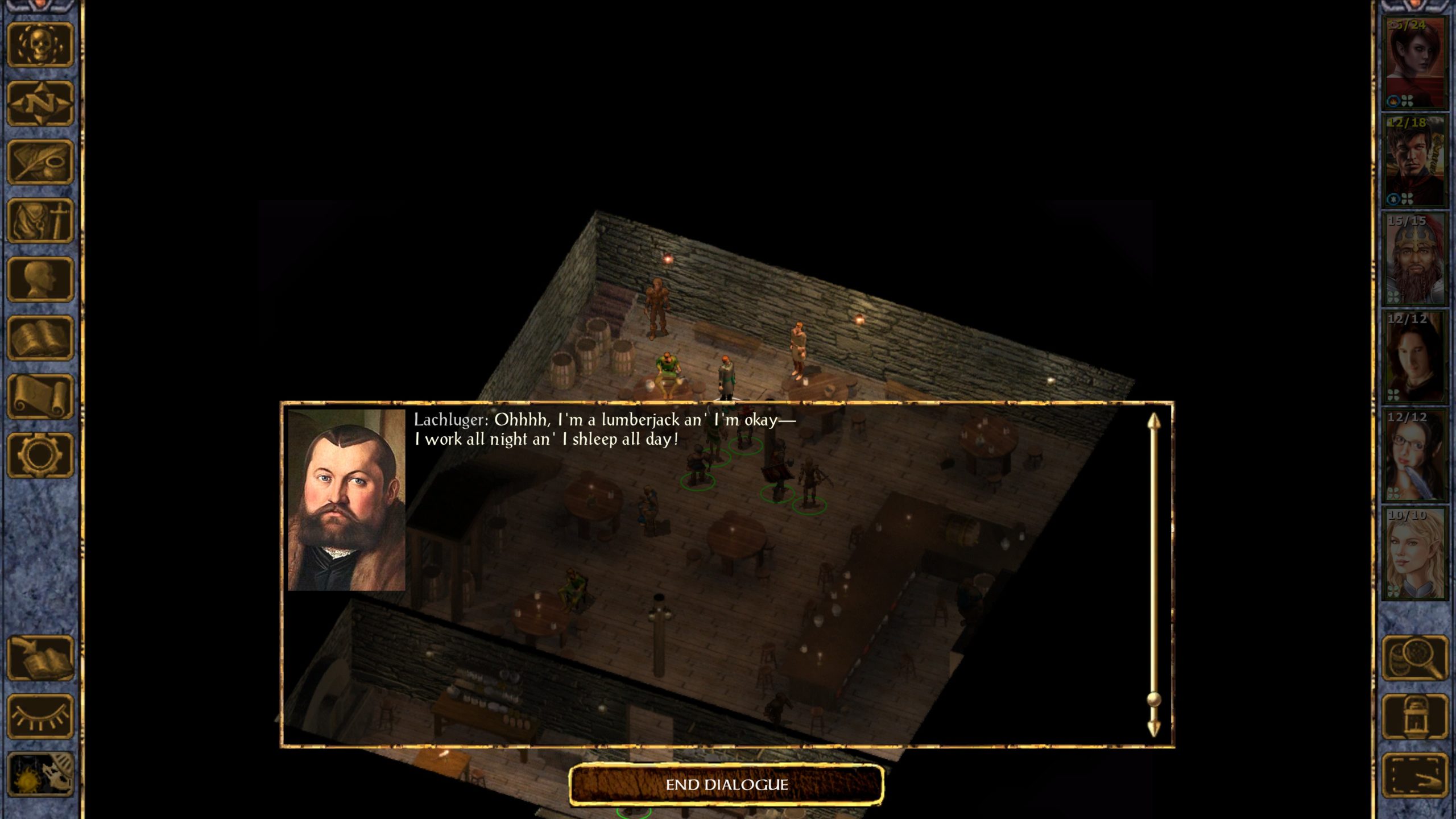1456x819 pixels.
Task: Open the priest scroll icon
Action: (40, 396)
